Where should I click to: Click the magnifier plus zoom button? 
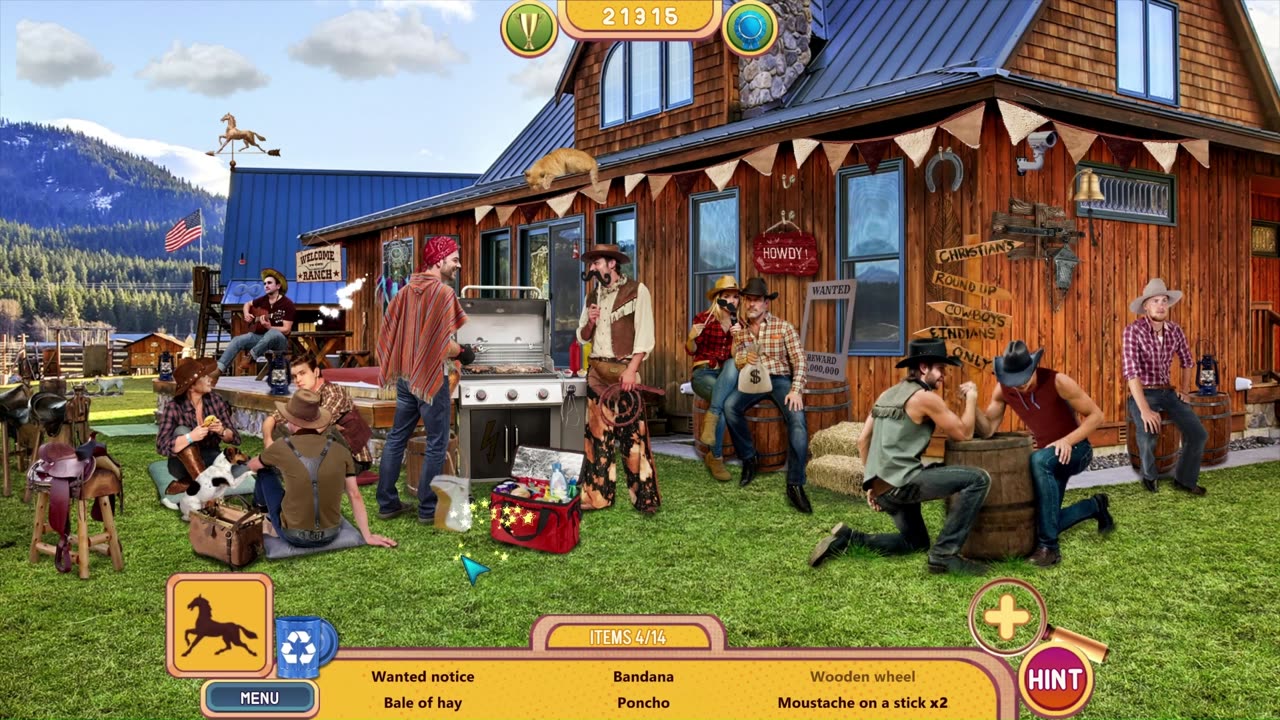(x=1006, y=617)
